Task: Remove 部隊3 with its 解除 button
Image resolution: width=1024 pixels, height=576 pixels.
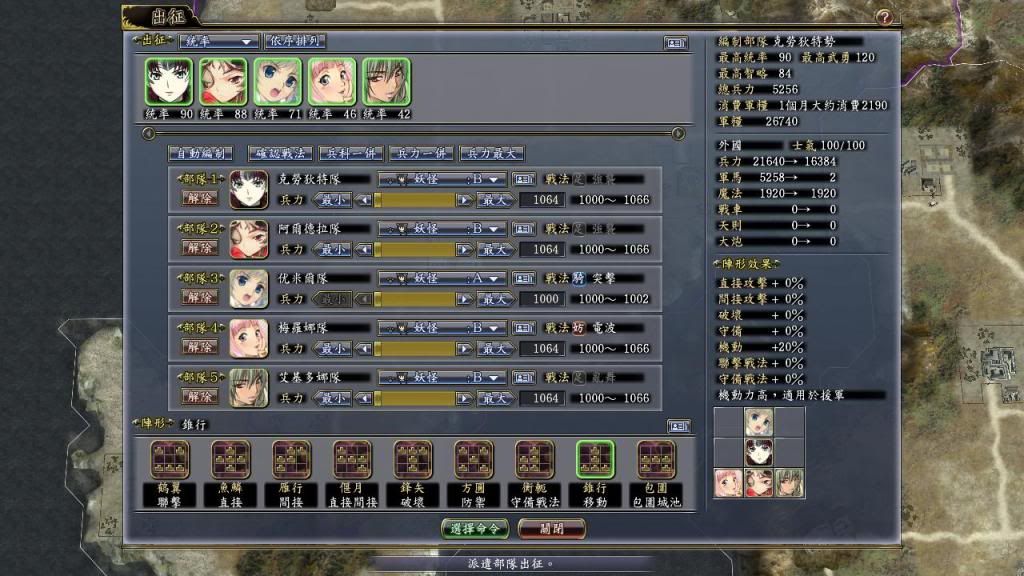Action: pos(198,297)
